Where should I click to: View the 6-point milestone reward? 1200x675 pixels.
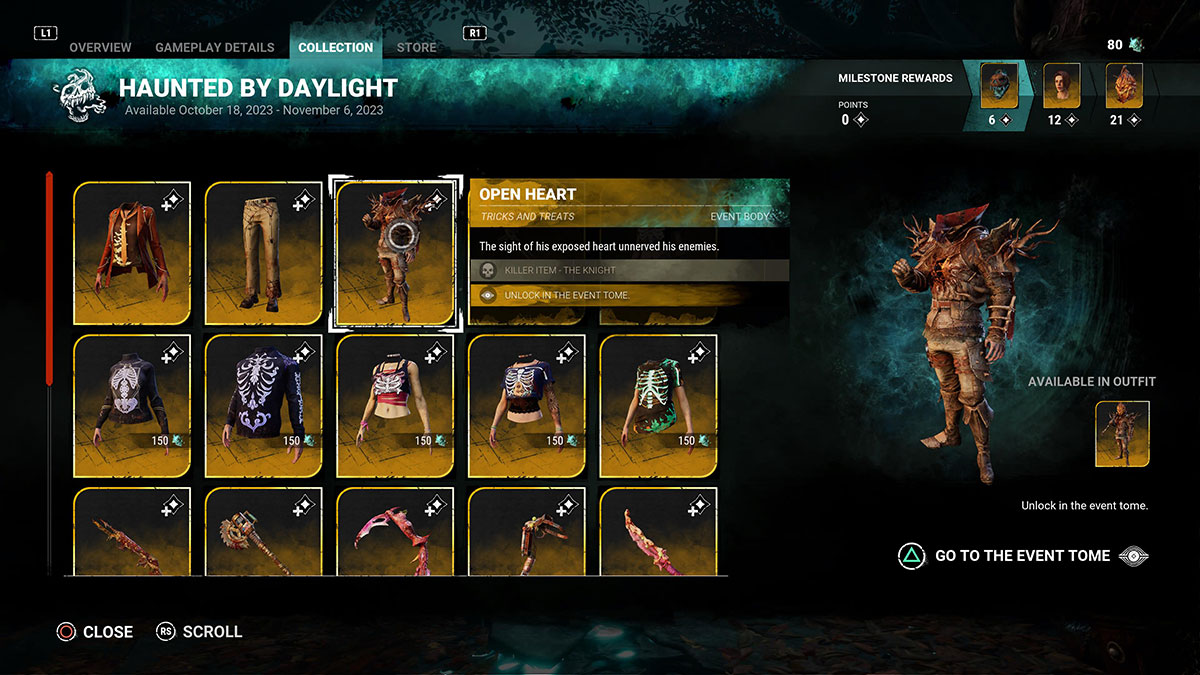click(x=999, y=87)
